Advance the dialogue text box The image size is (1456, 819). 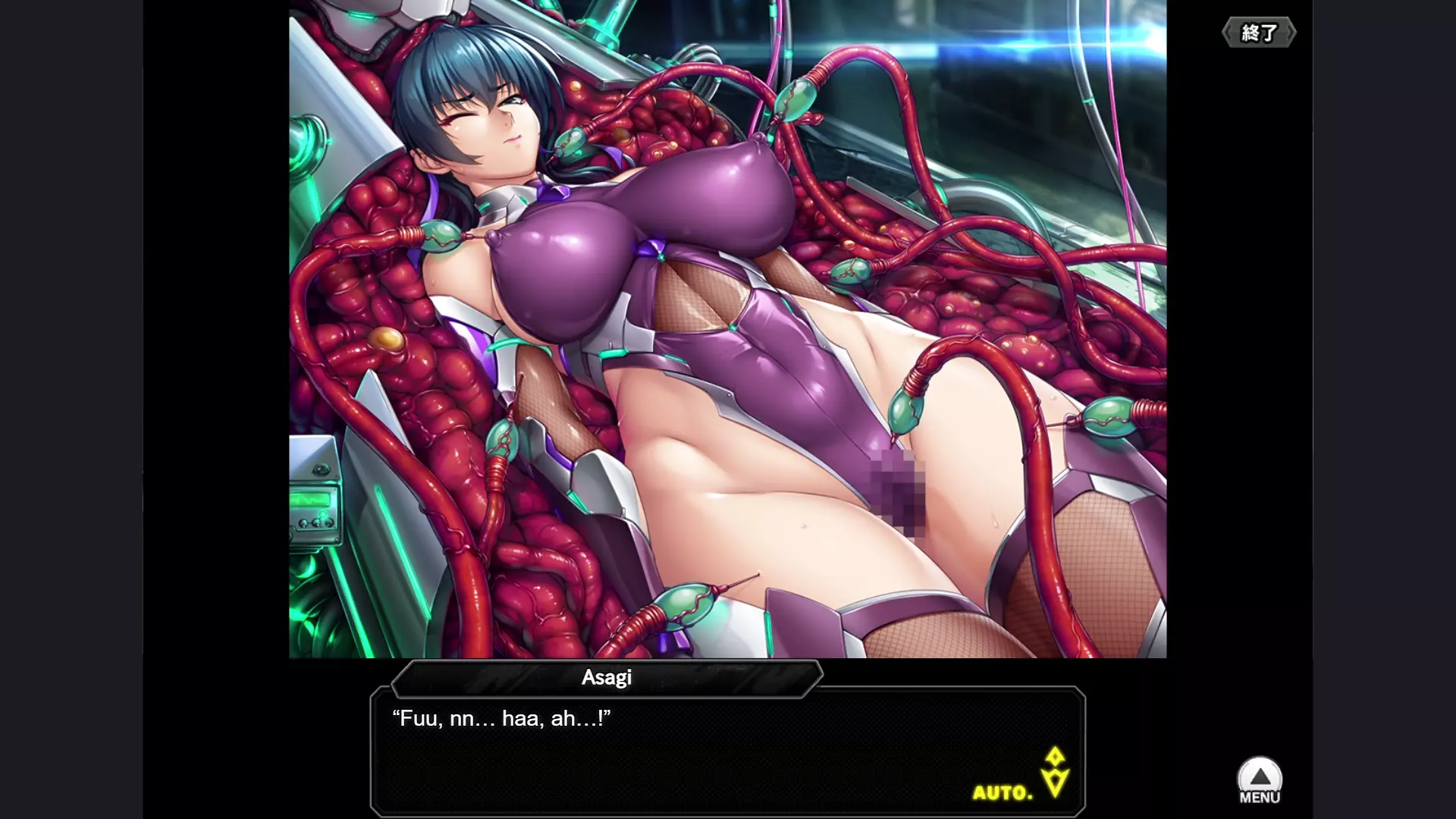[x=726, y=751]
